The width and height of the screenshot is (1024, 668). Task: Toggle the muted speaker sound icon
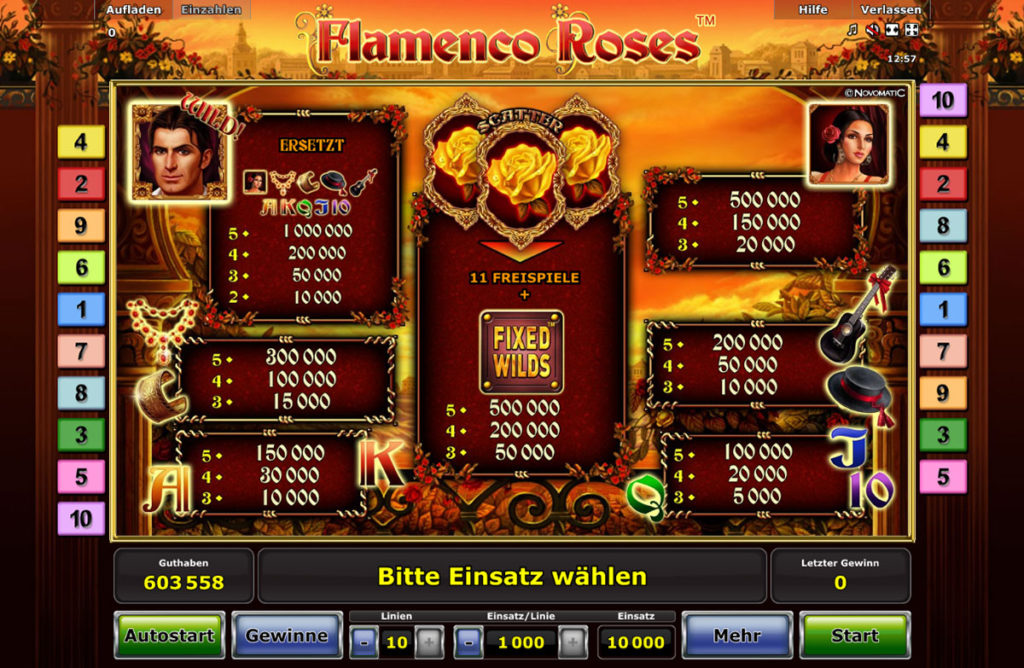[872, 30]
